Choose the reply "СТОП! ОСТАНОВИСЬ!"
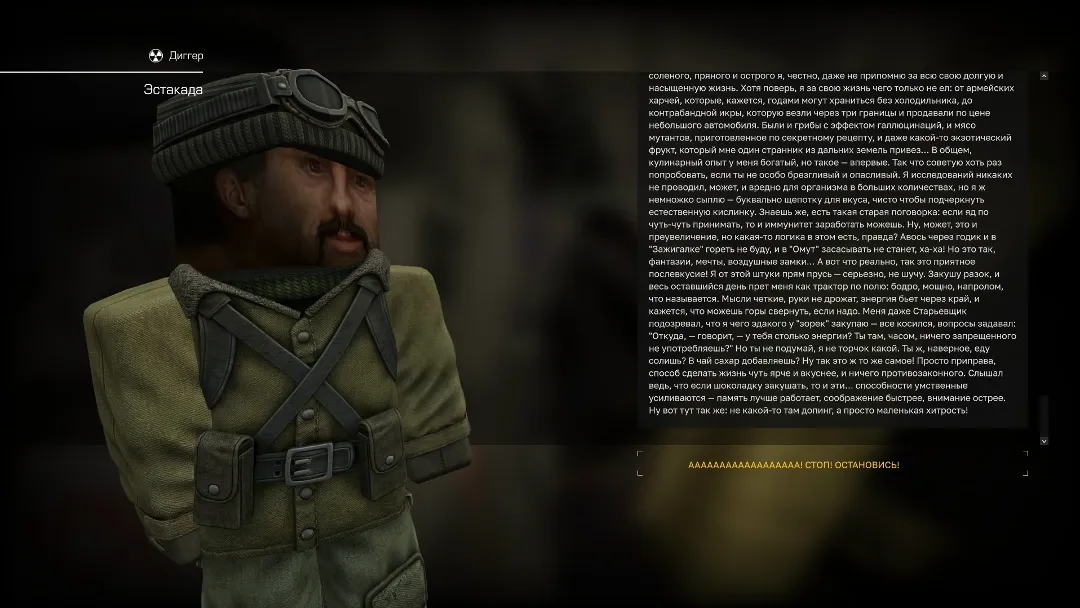Screen dimensions: 1080x608 tap(794, 465)
